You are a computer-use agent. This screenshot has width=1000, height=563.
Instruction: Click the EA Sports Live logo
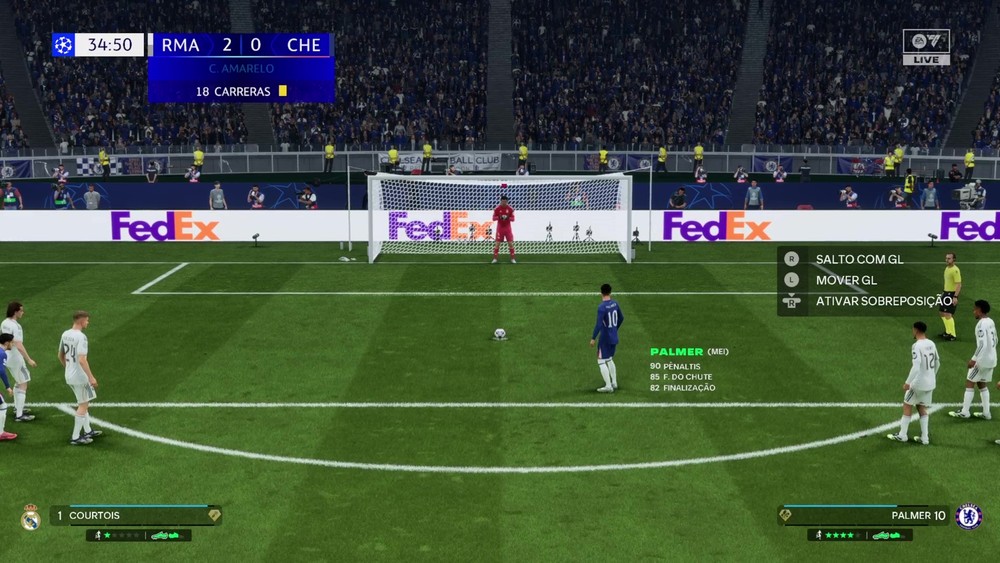point(926,46)
